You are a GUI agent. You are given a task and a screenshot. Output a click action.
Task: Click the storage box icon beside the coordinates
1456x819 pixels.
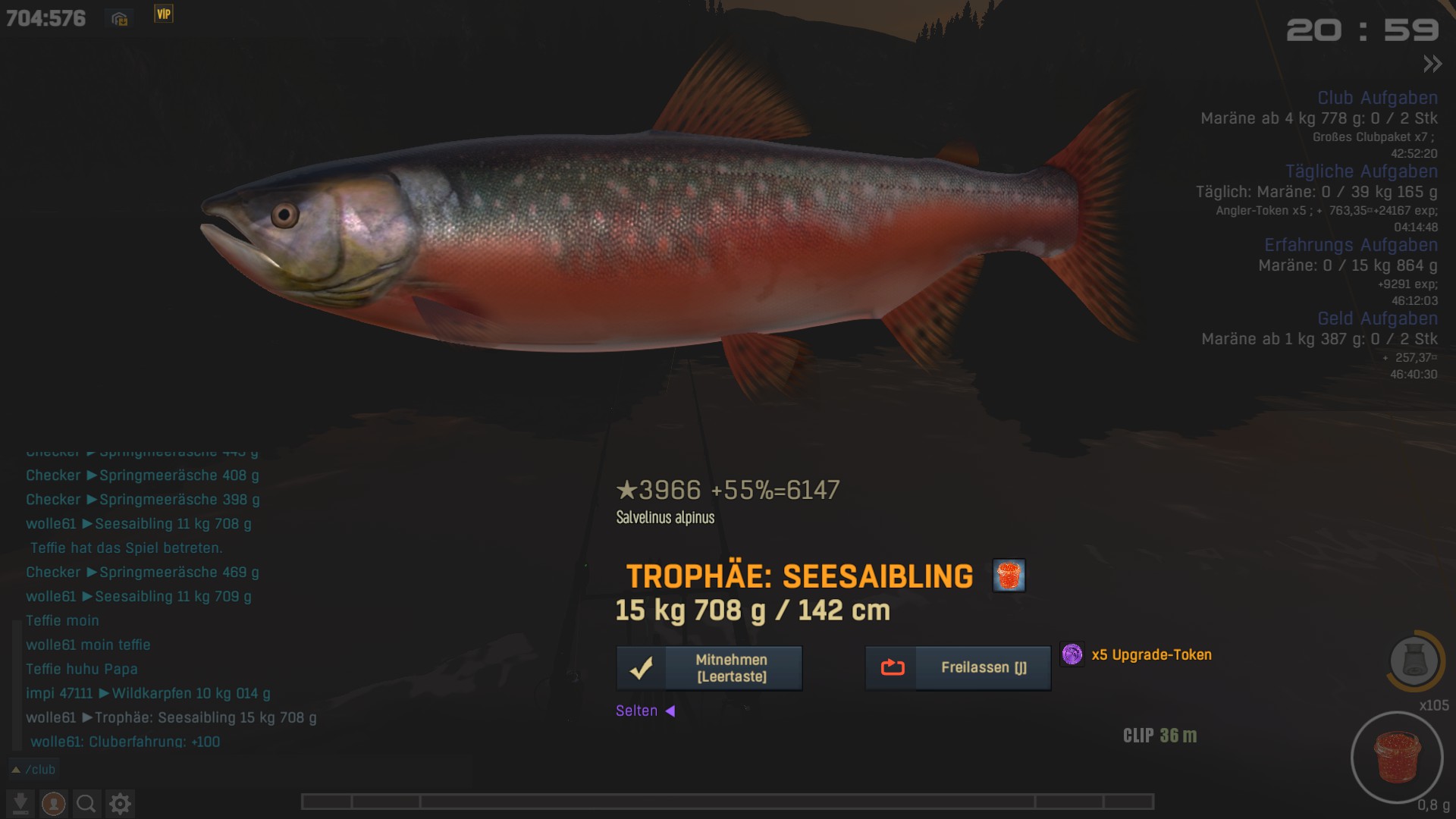120,19
